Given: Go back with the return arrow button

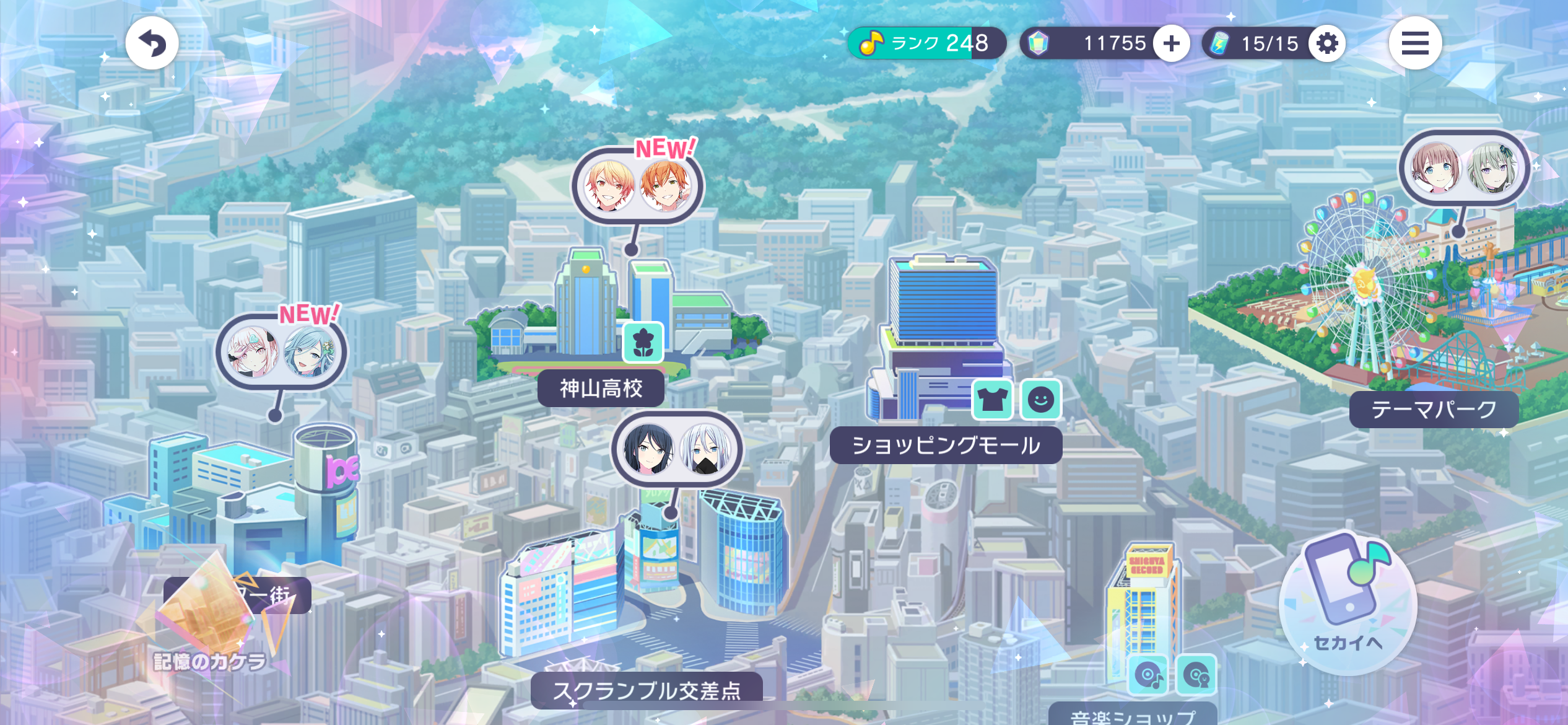Looking at the screenshot, I should pos(152,43).
